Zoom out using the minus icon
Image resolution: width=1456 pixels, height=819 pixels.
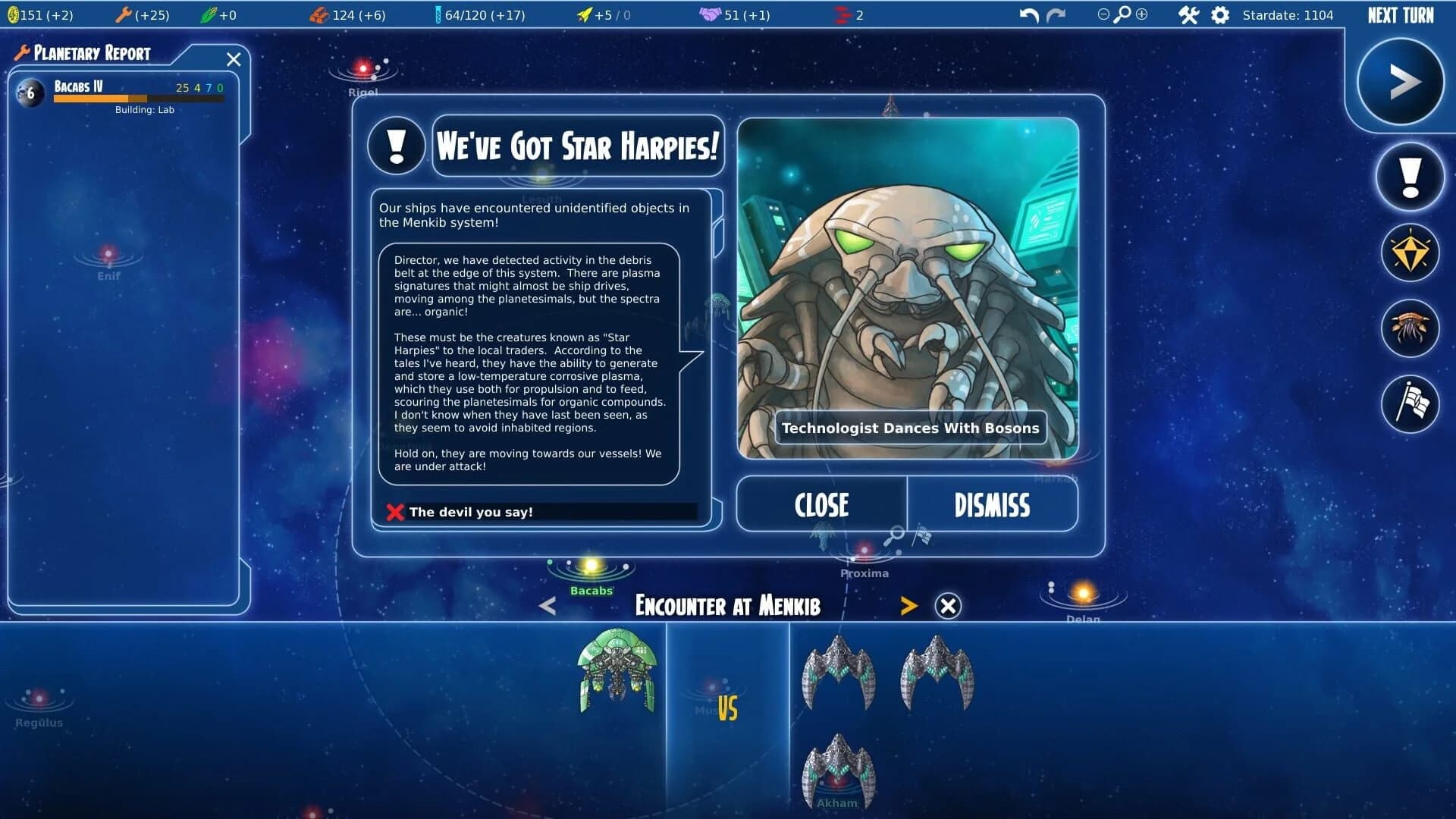click(x=1103, y=14)
